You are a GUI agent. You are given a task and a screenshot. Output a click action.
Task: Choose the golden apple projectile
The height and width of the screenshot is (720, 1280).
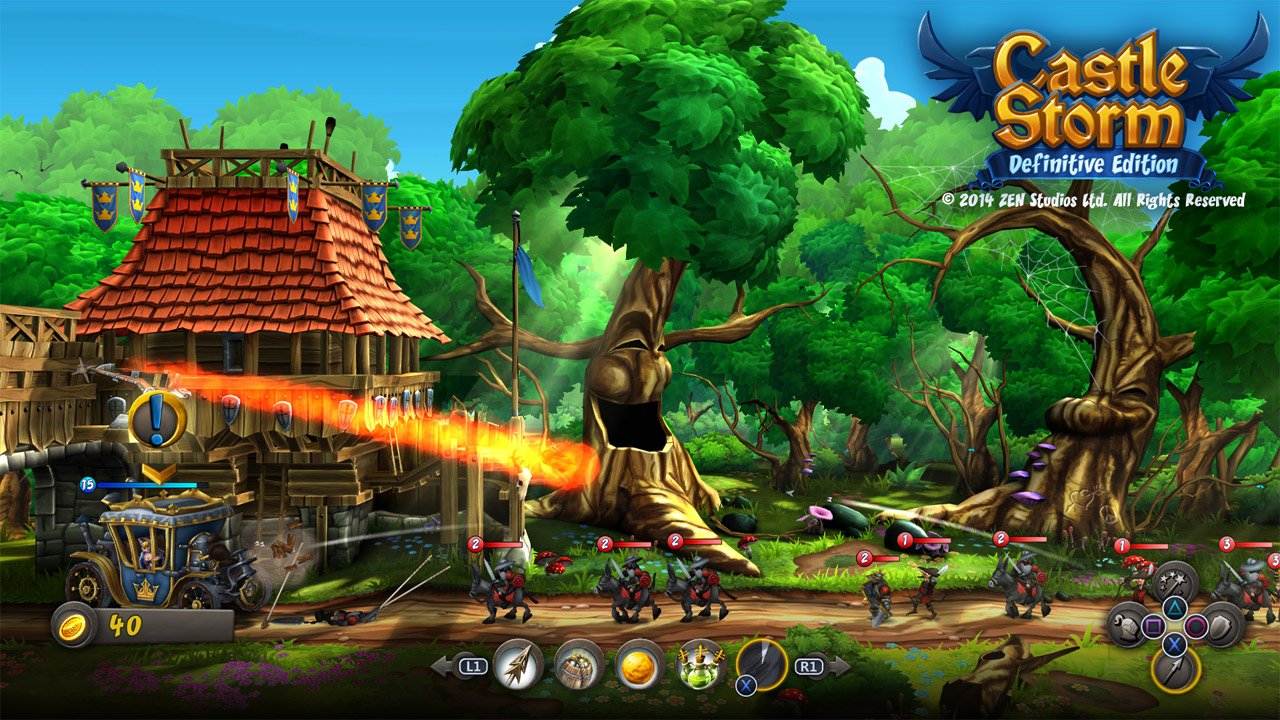pos(638,665)
